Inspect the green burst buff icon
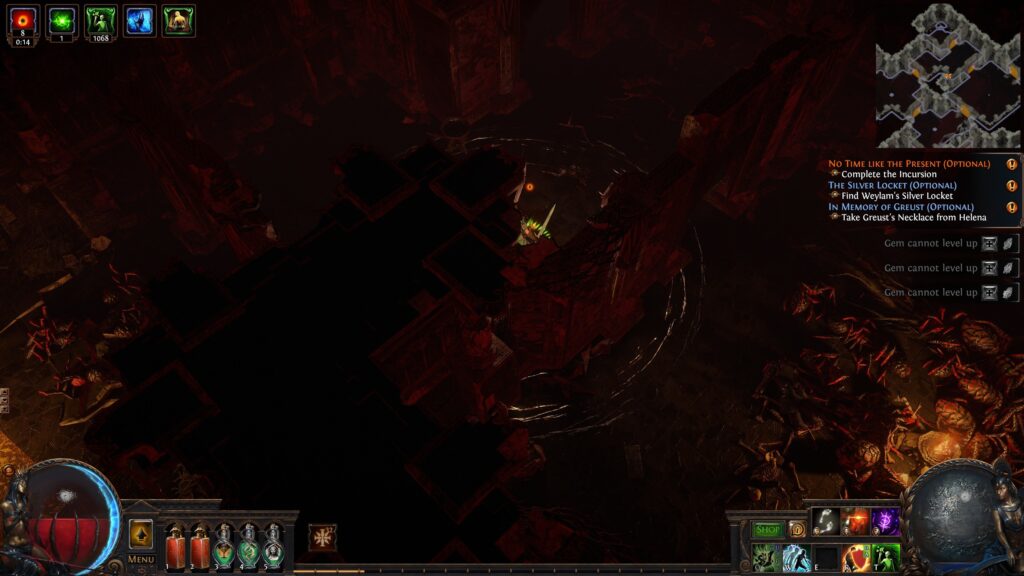The width and height of the screenshot is (1024, 576). [x=62, y=20]
